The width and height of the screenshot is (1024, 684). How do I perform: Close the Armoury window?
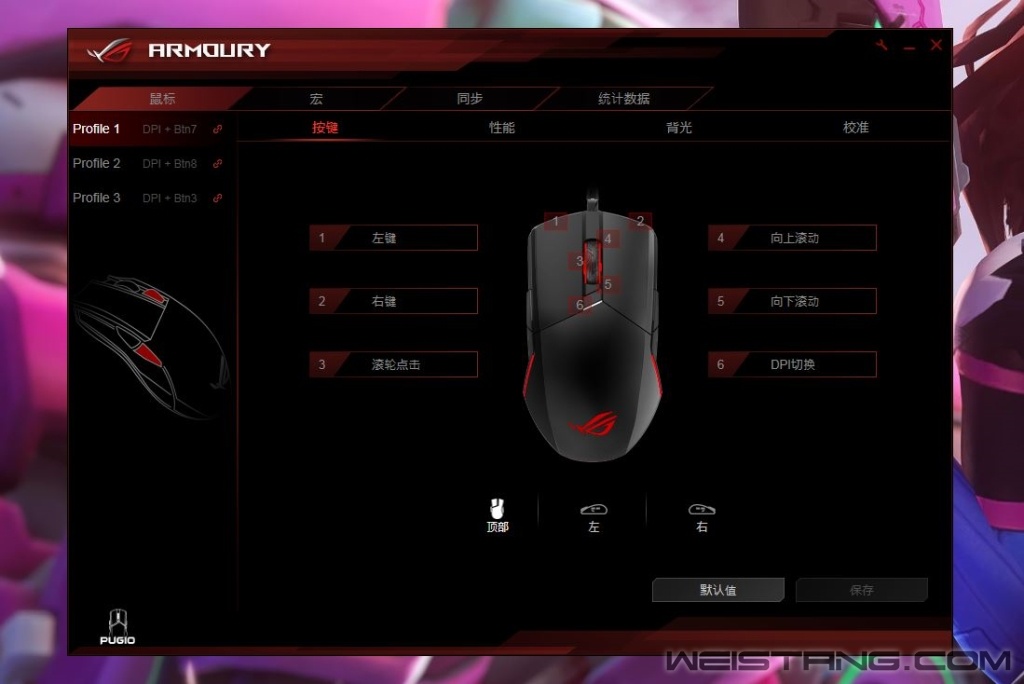click(936, 46)
